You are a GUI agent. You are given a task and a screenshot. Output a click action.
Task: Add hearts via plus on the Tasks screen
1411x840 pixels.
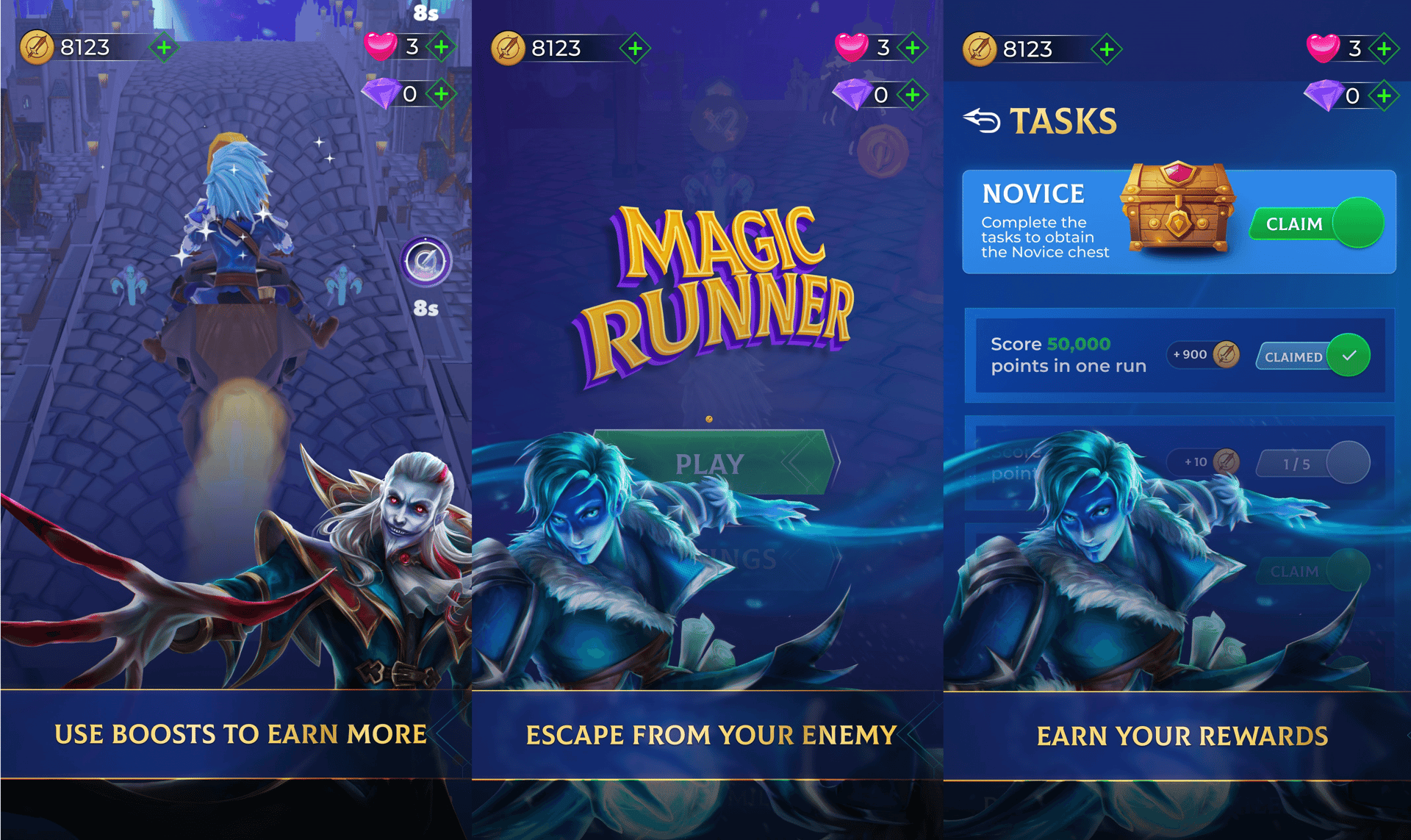point(1384,49)
